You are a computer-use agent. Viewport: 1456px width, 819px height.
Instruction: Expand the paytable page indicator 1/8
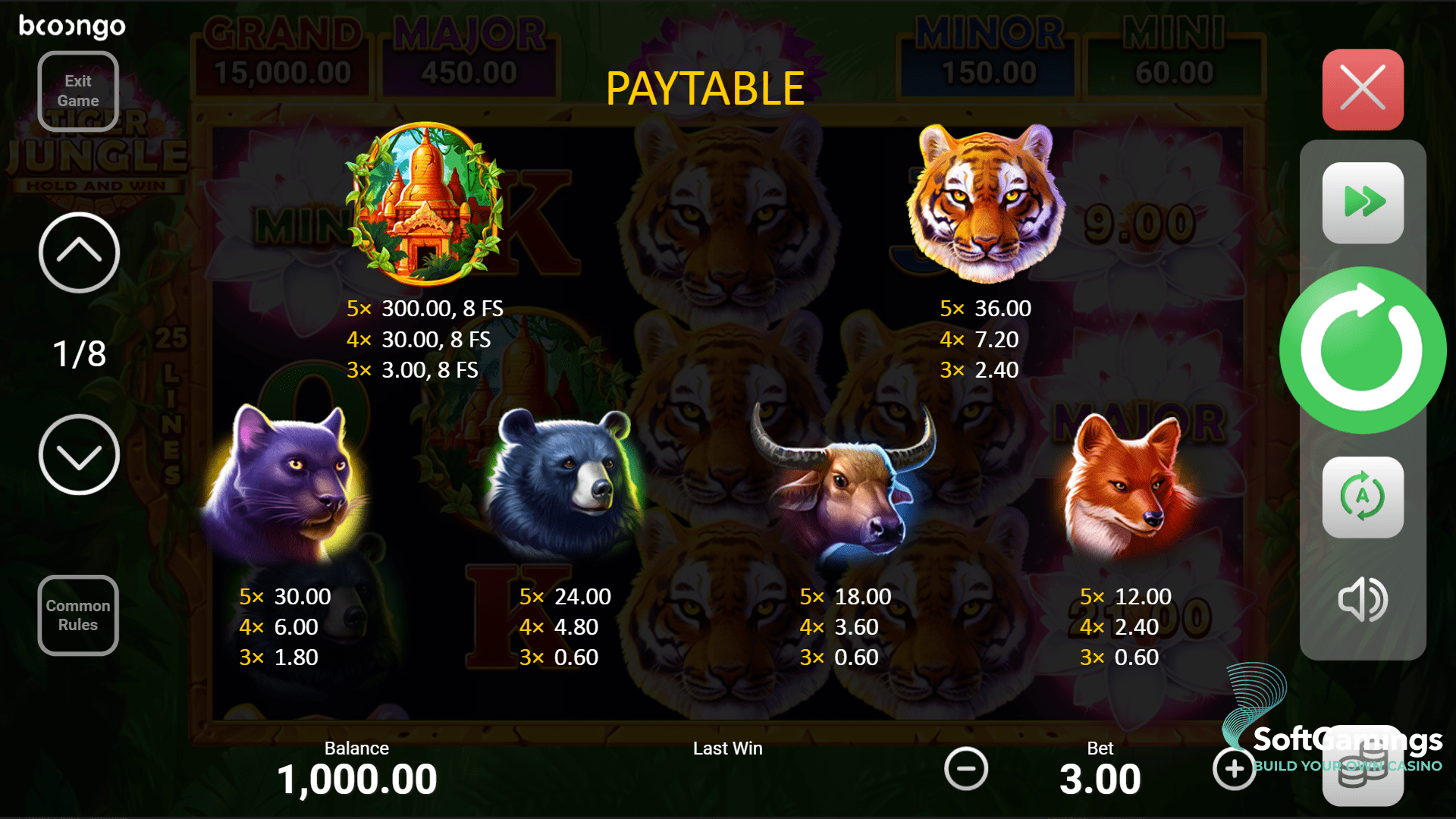coord(78,353)
